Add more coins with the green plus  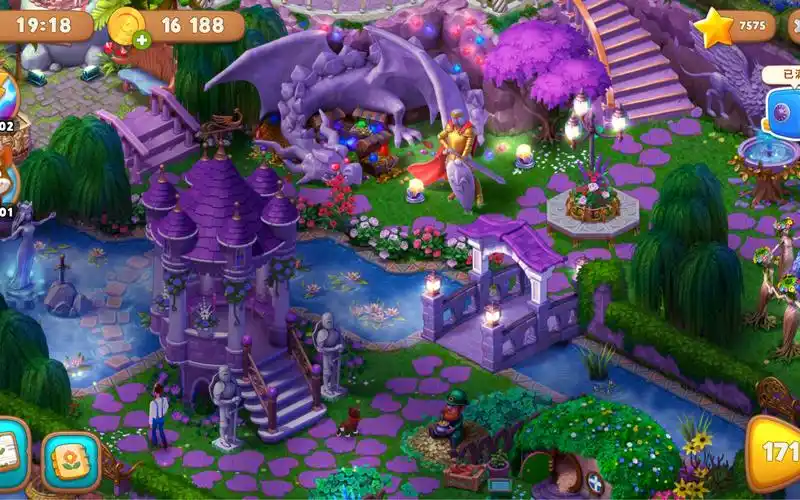tap(142, 41)
